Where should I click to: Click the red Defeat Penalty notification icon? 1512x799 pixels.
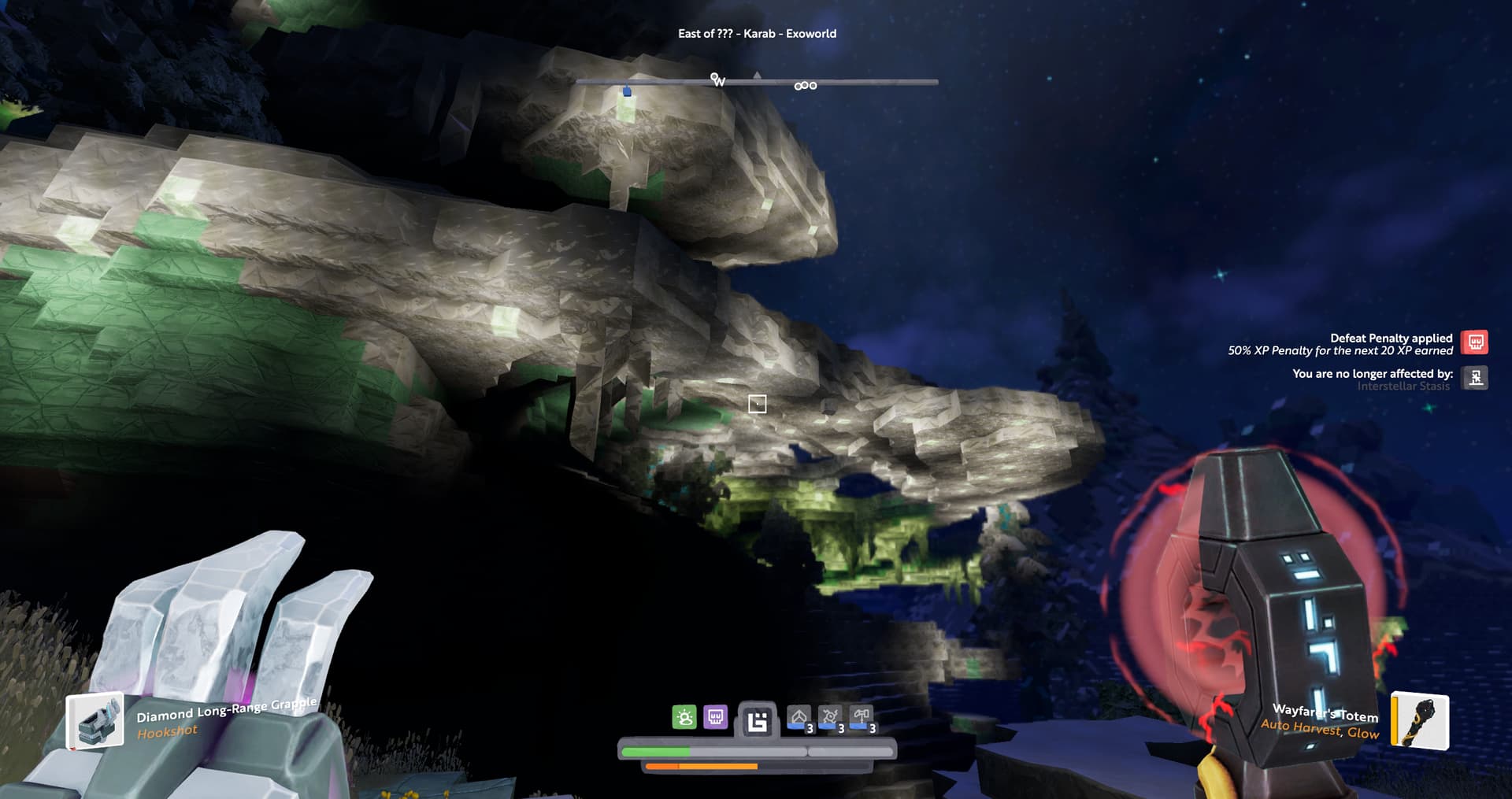[x=1475, y=342]
